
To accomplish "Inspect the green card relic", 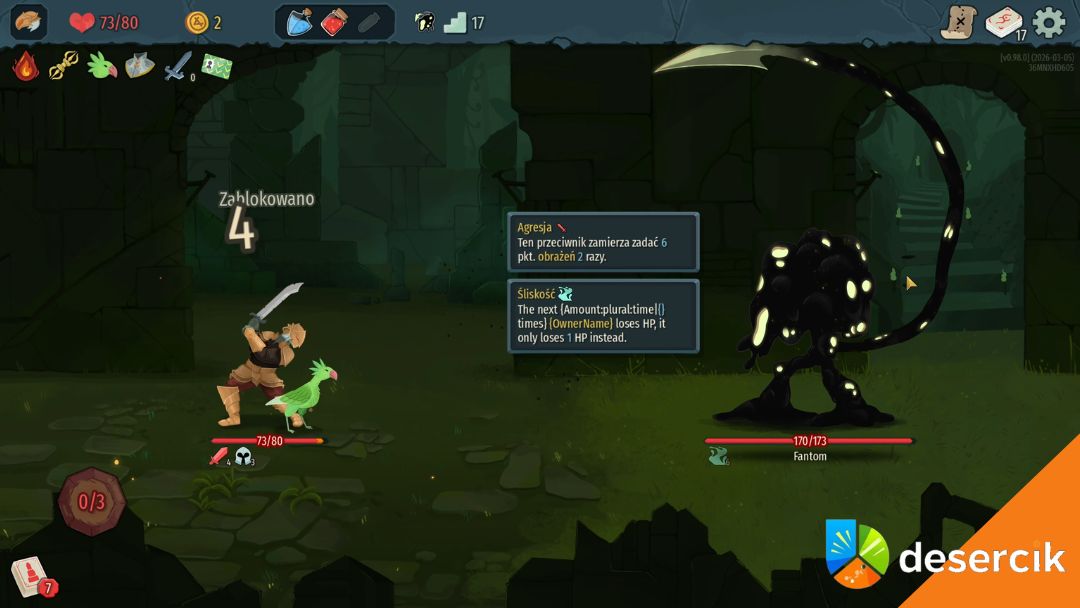I will pos(217,67).
